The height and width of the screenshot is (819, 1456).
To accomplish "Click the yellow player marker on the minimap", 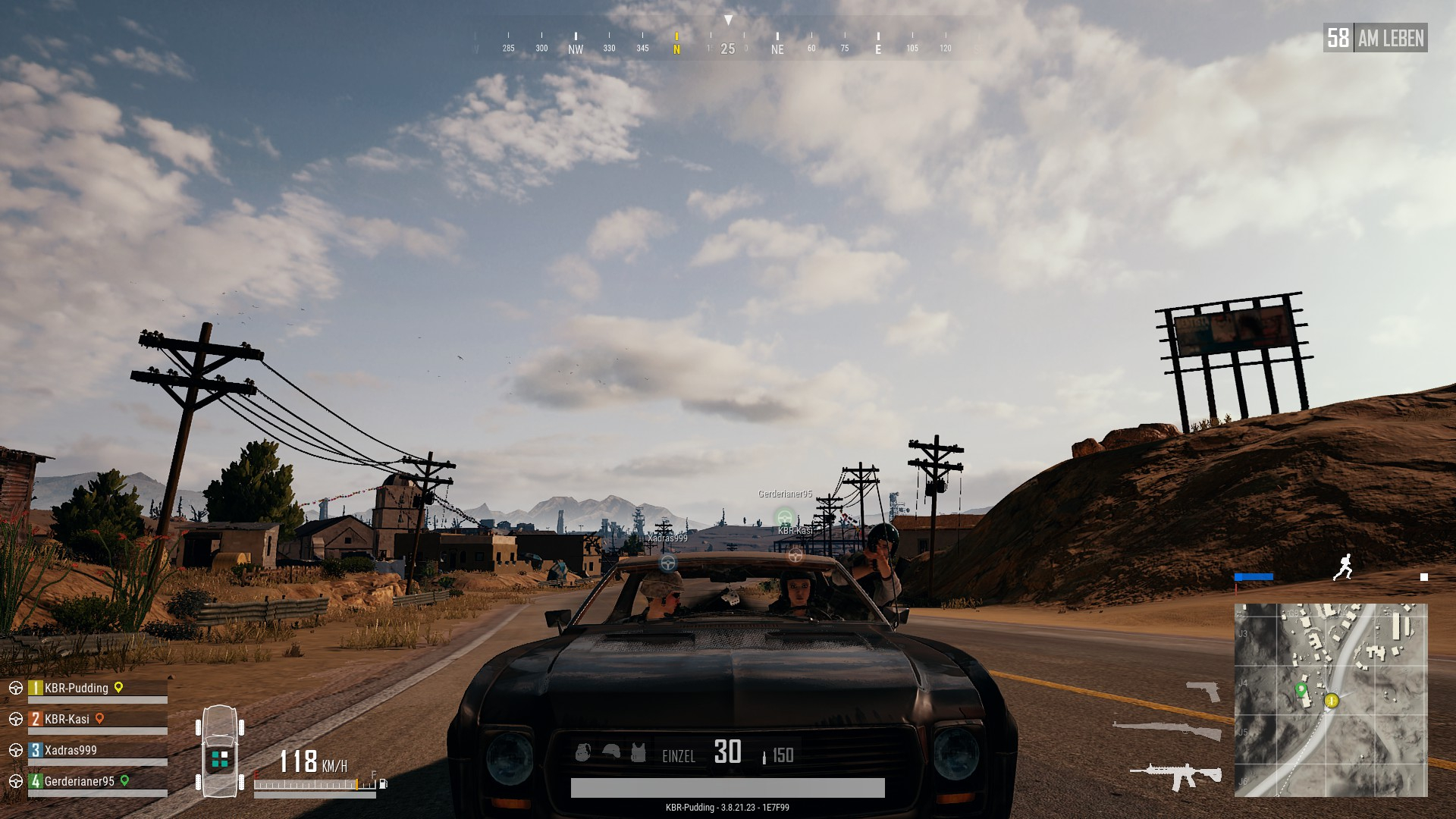I will (x=1331, y=701).
